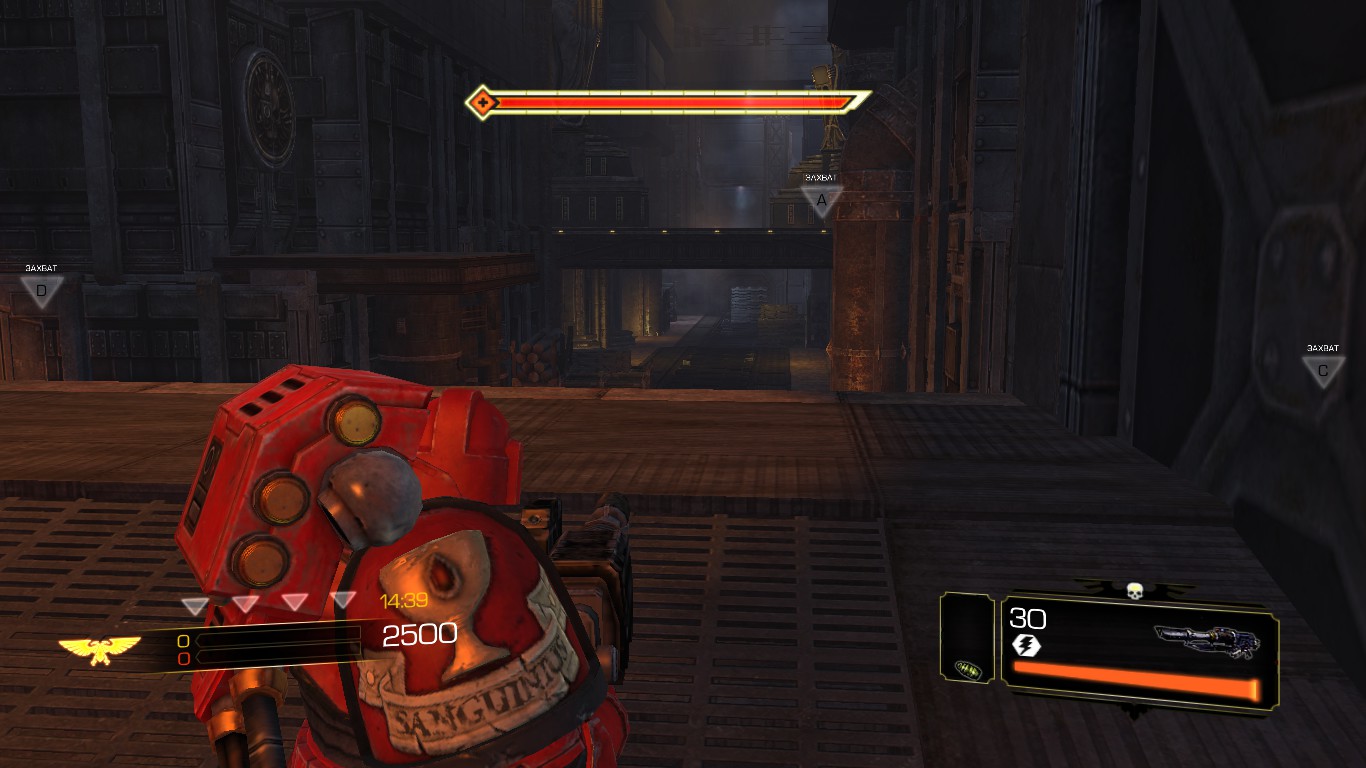Viewport: 1366px width, 768px height.
Task: Select capture point C marker
Action: tap(1322, 371)
